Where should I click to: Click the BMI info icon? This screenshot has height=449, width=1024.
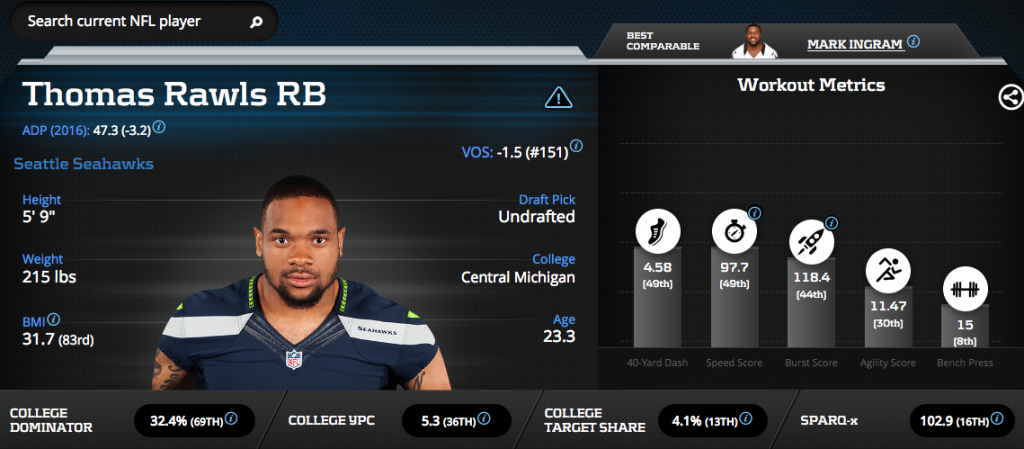point(53,320)
